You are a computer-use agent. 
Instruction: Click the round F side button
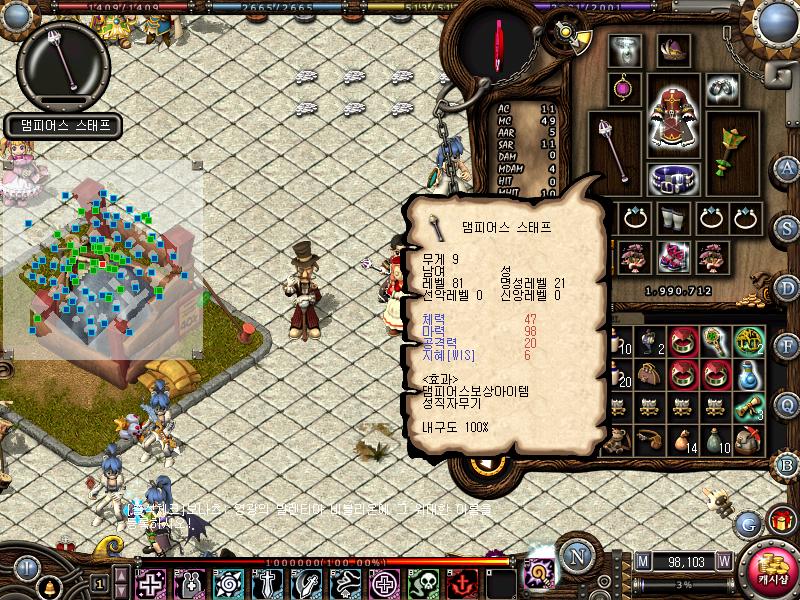click(785, 345)
